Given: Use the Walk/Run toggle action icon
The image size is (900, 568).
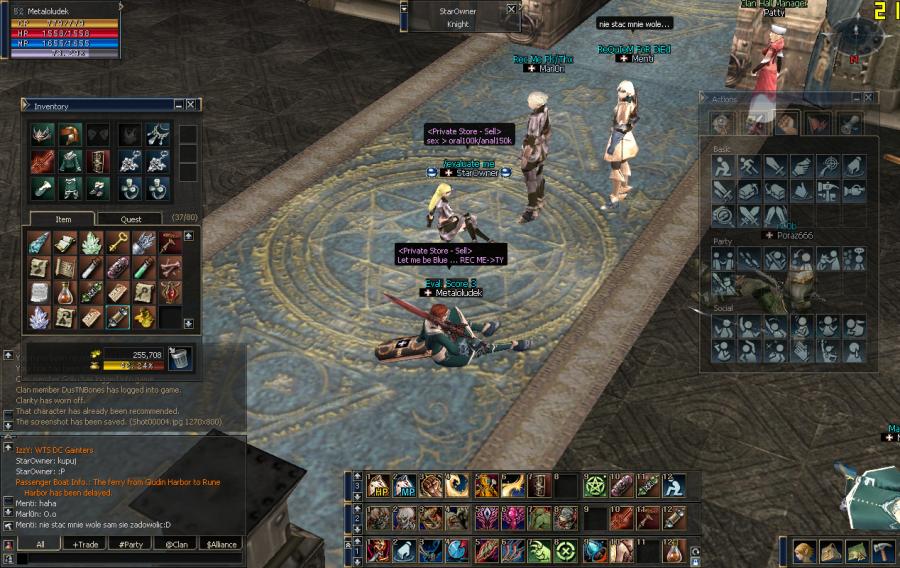Looking at the screenshot, I should 748,164.
